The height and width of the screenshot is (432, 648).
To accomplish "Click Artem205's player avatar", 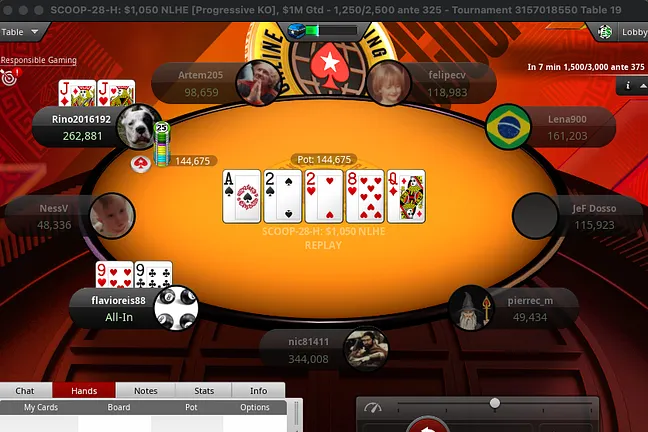I will click(x=257, y=84).
